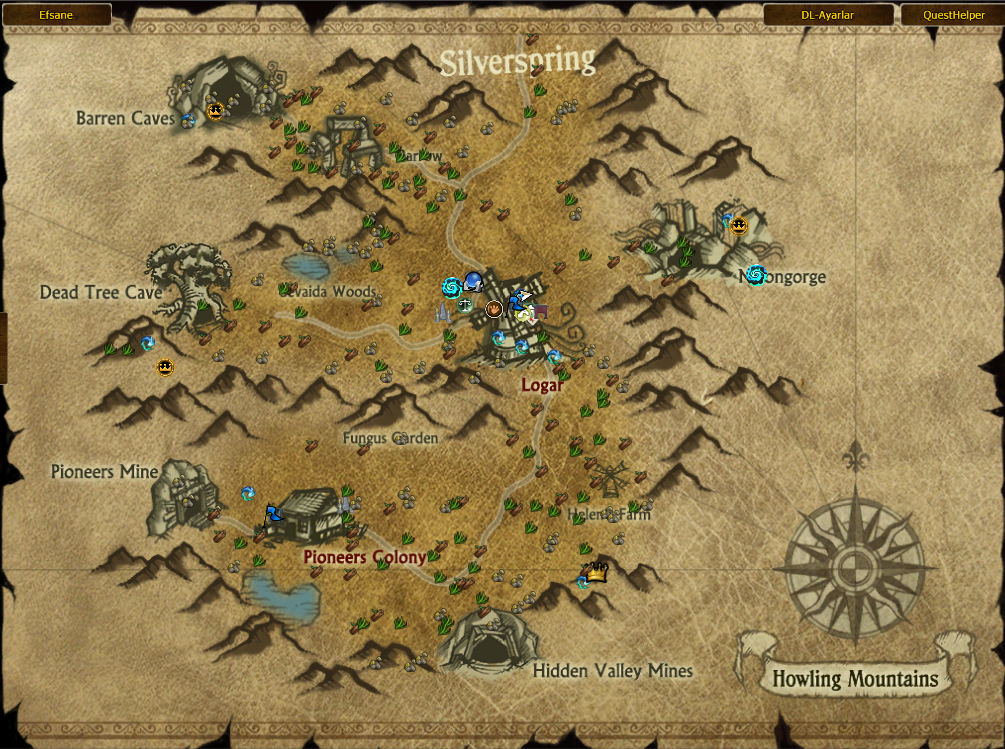Click the blue crystal orb marker in Logar
Image resolution: width=1005 pixels, height=749 pixels.
coord(473,283)
